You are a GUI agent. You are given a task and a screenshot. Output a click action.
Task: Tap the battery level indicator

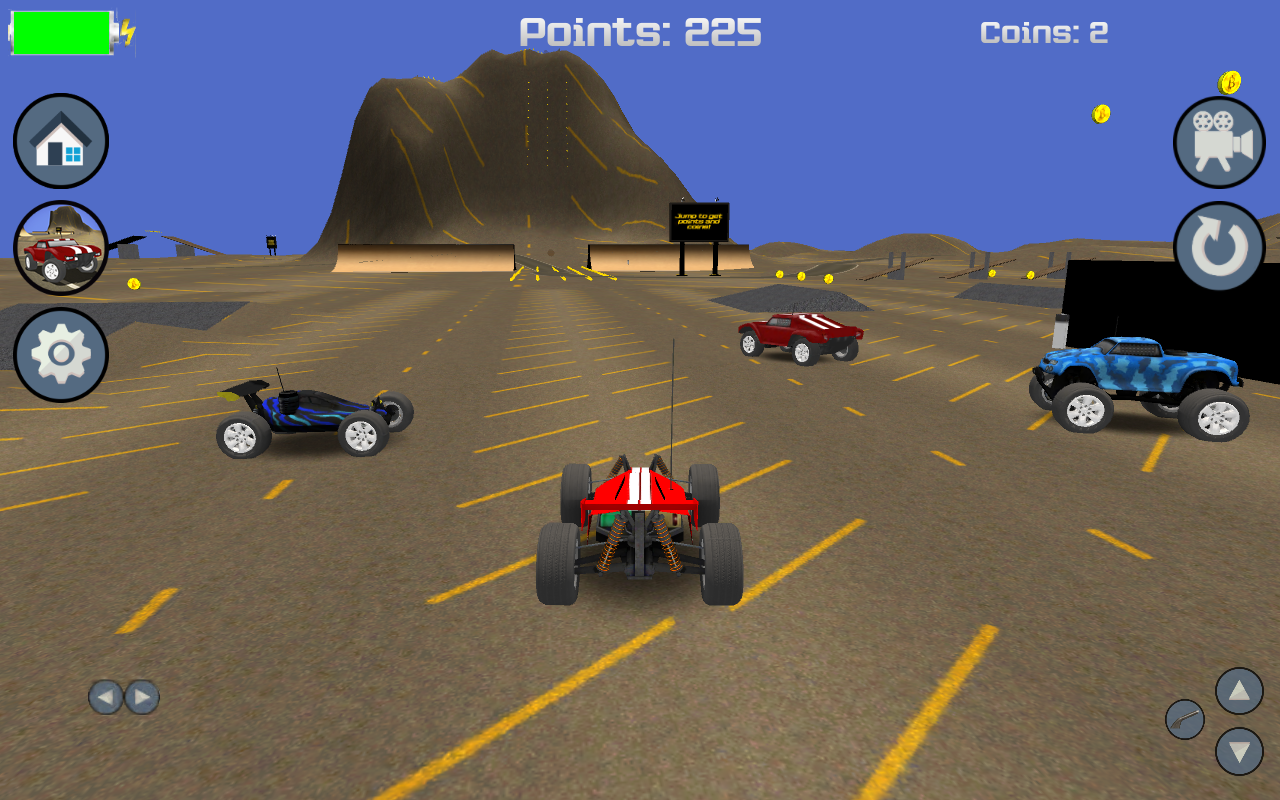(x=60, y=31)
